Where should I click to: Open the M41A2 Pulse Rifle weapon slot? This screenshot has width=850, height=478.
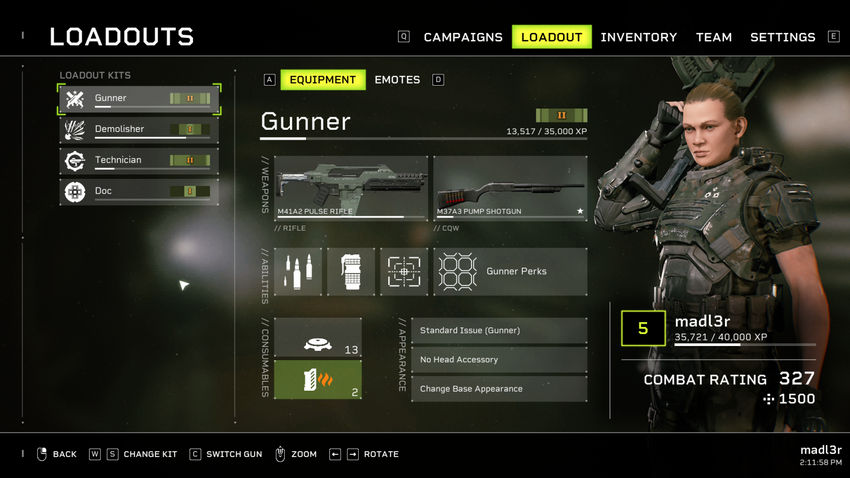[351, 187]
